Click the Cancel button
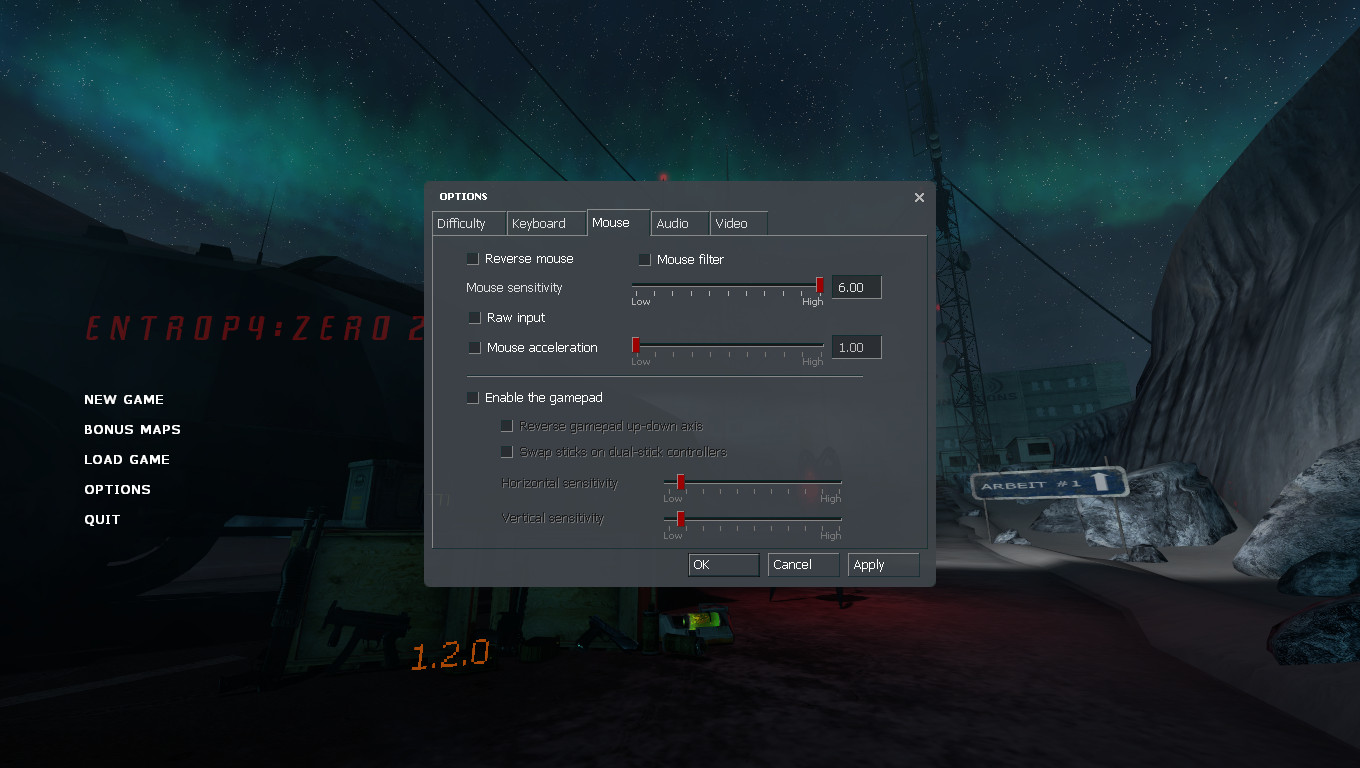Viewport: 1360px width, 768px height. click(x=802, y=564)
